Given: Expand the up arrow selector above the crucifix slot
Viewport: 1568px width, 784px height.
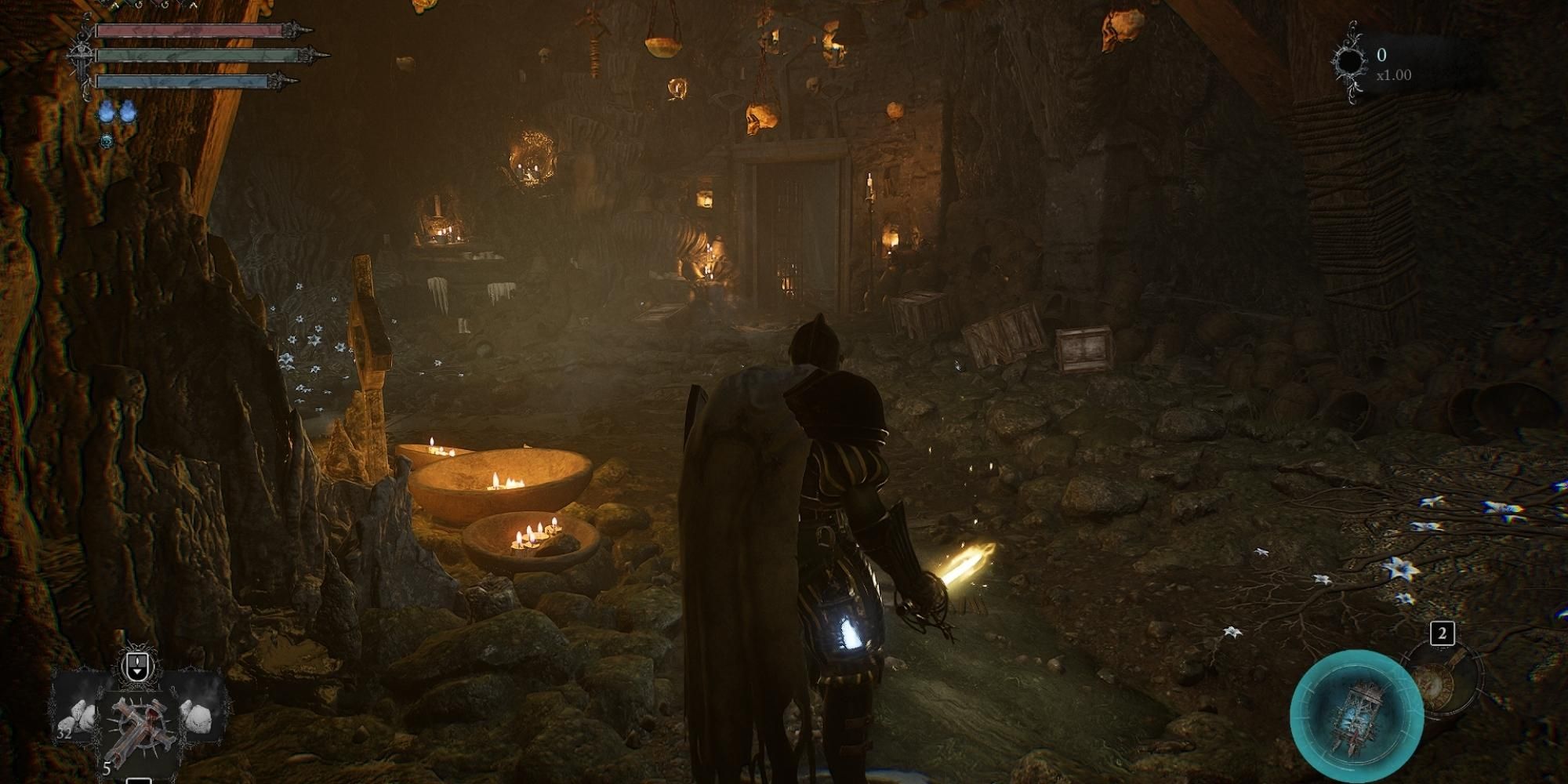Looking at the screenshot, I should 137,663.
